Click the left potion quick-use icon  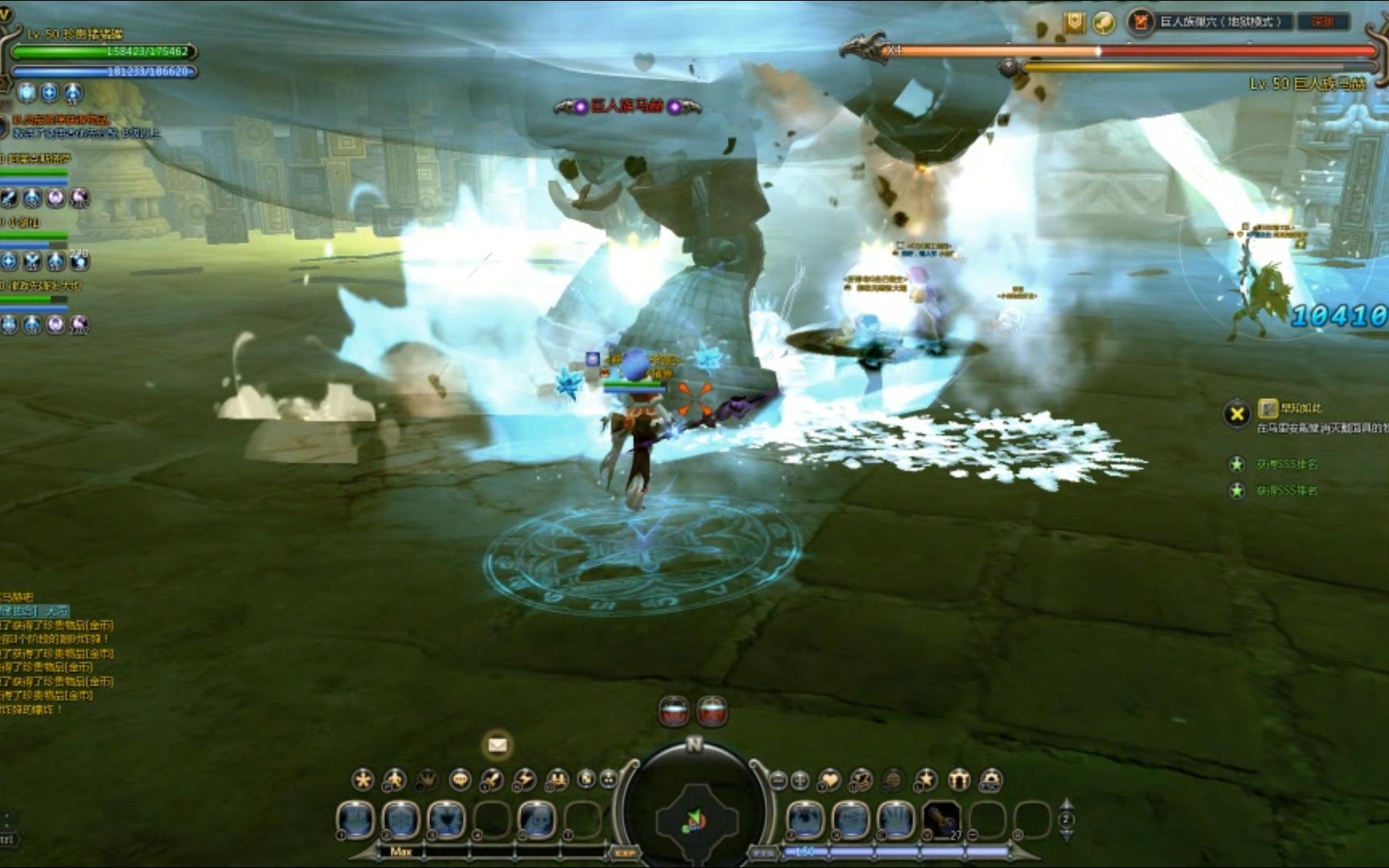[x=674, y=710]
